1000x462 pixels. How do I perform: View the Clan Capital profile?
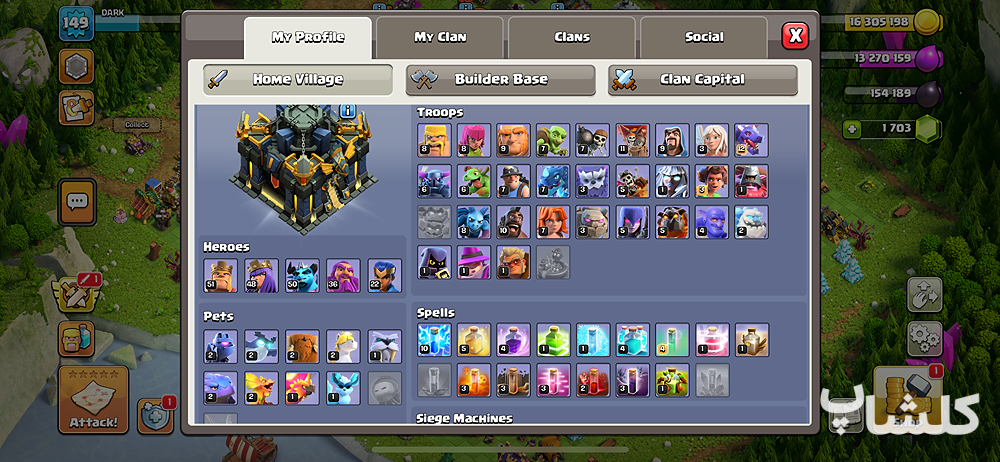(702, 79)
